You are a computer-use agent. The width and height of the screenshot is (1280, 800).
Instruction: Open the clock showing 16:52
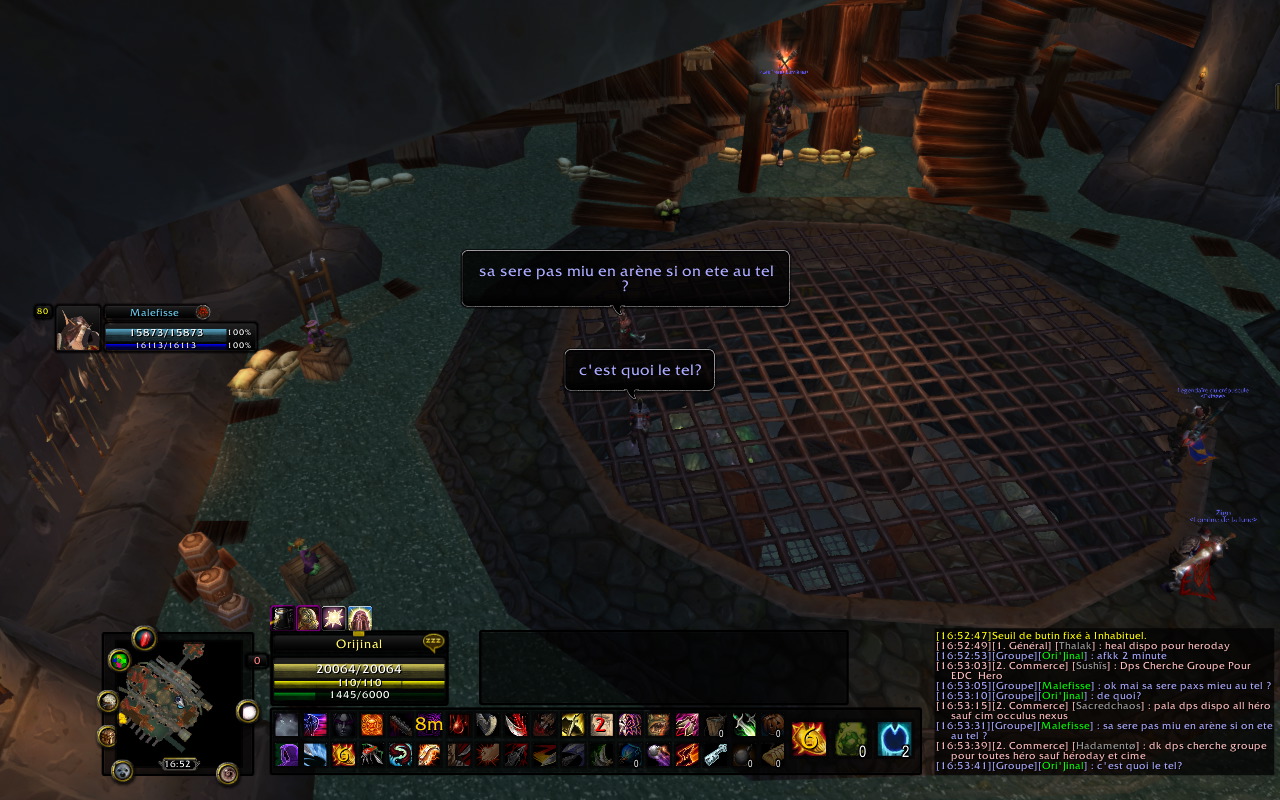click(178, 764)
